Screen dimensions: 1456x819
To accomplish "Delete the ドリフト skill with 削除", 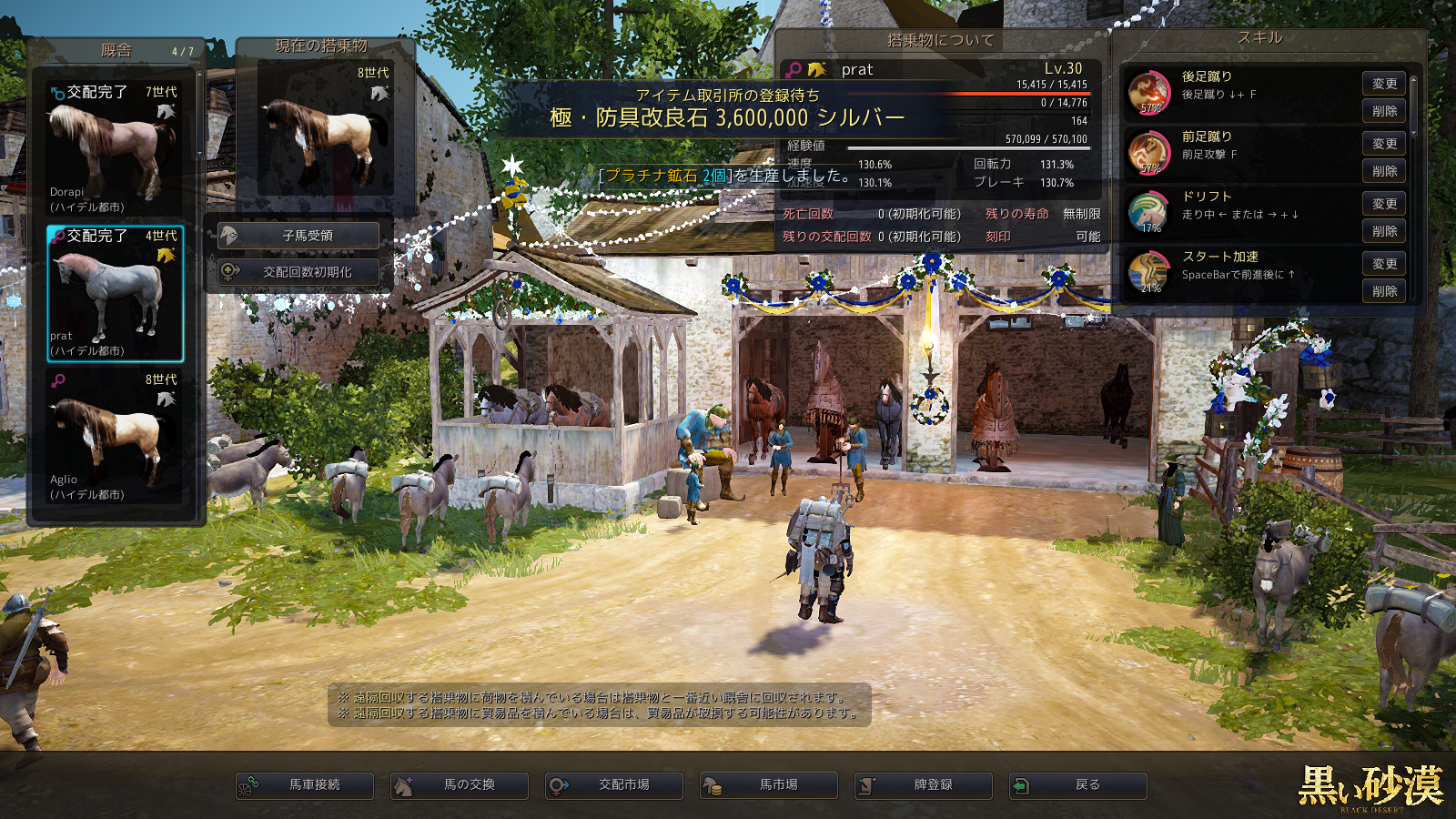I will tap(1384, 231).
